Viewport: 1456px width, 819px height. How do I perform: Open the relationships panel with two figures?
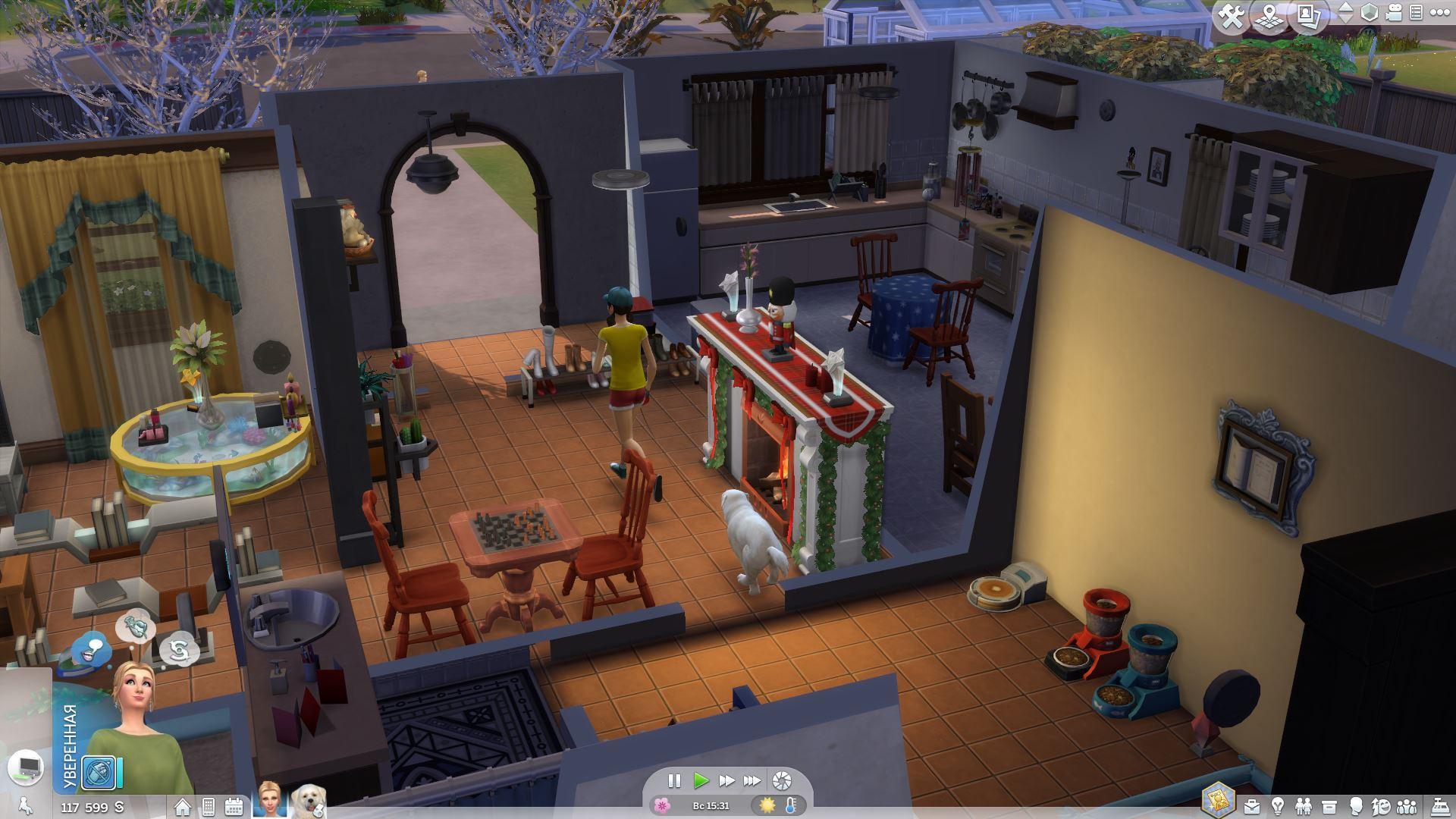coord(1304,806)
